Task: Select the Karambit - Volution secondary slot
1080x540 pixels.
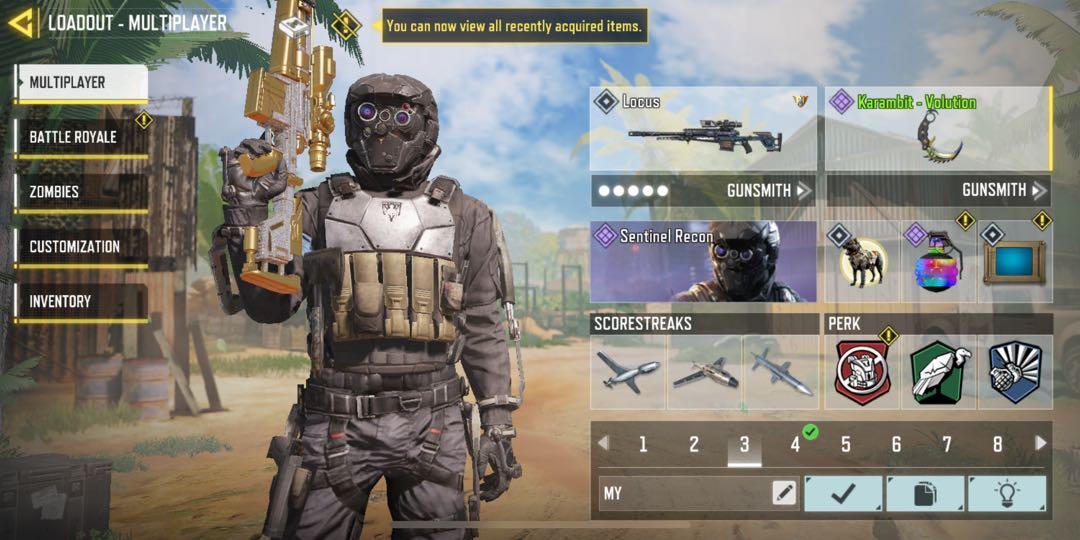Action: (x=938, y=128)
